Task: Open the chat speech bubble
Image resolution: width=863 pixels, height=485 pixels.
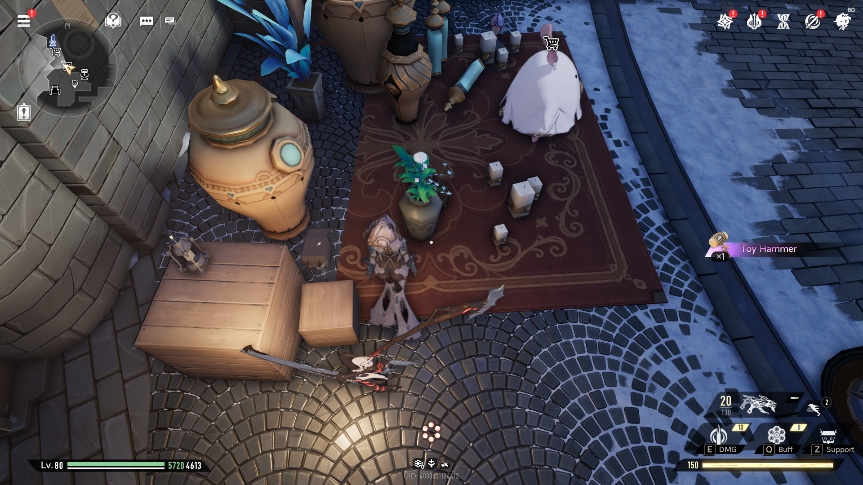Action: tap(147, 20)
